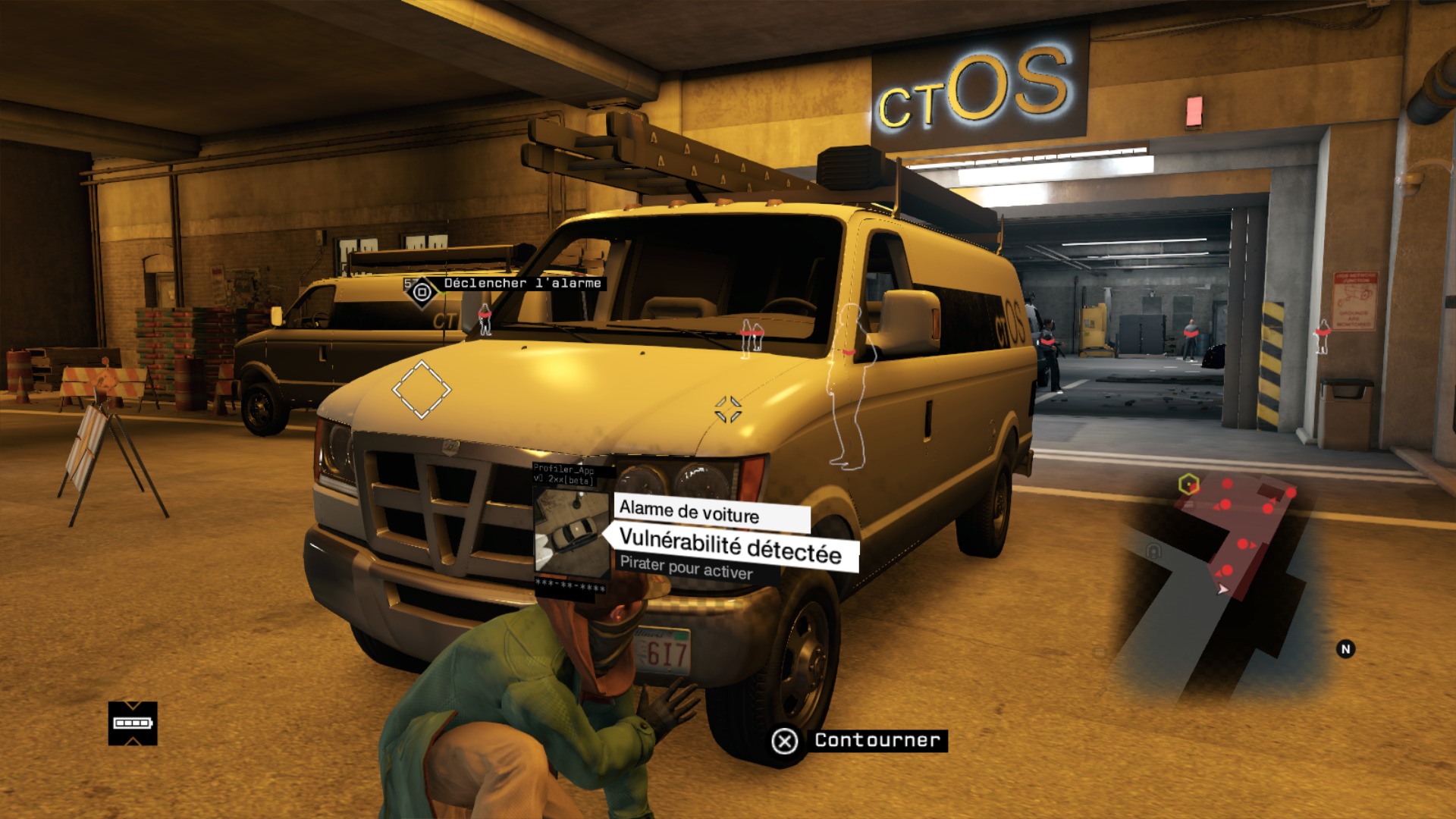1456x819 pixels.
Task: Choose the Alarme de voiture label
Action: (689, 512)
